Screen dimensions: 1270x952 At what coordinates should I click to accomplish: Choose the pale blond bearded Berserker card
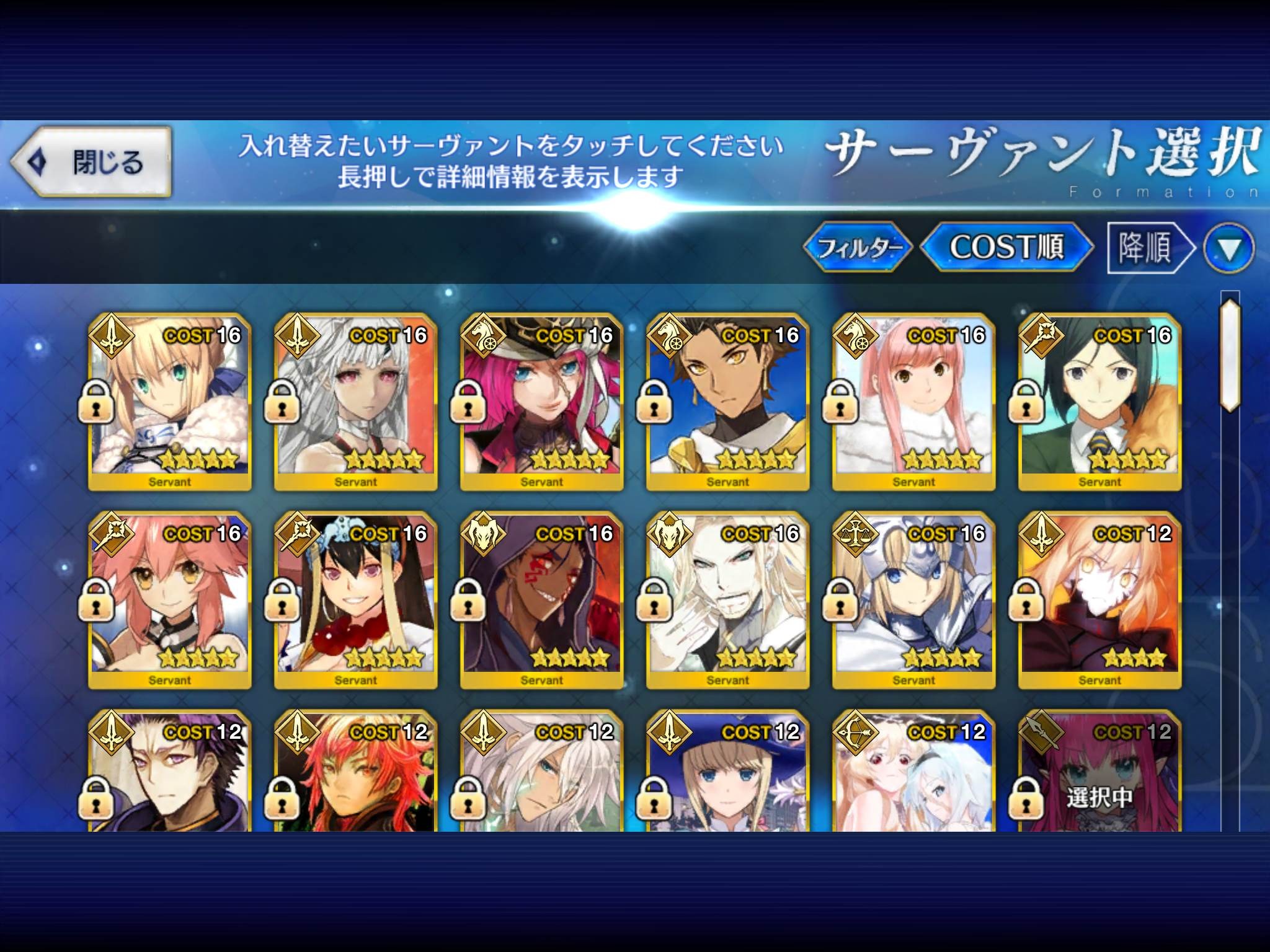pyautogui.click(x=727, y=600)
